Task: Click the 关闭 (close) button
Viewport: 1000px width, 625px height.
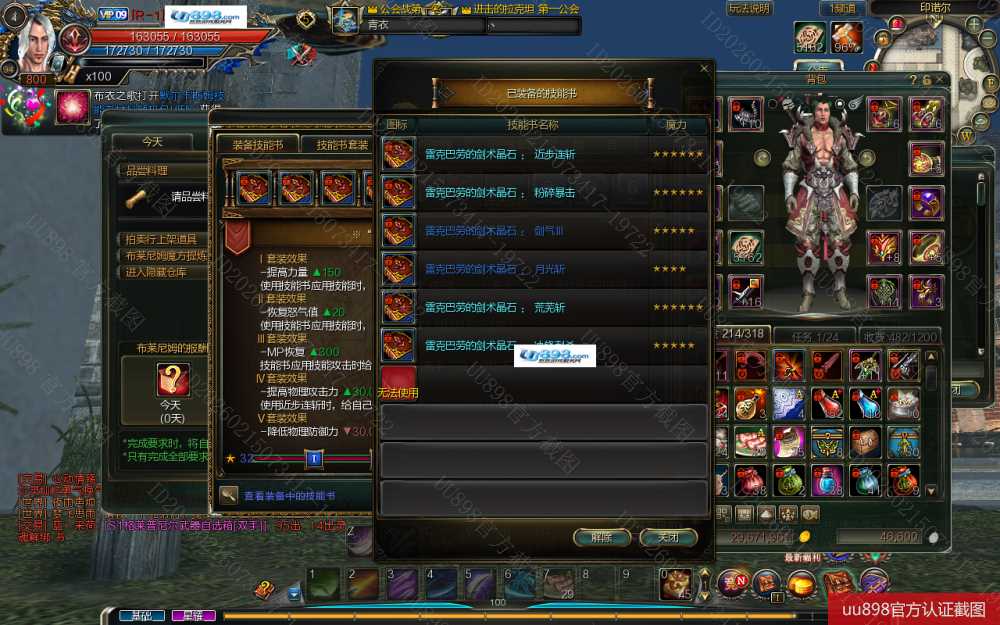Action: [668, 537]
